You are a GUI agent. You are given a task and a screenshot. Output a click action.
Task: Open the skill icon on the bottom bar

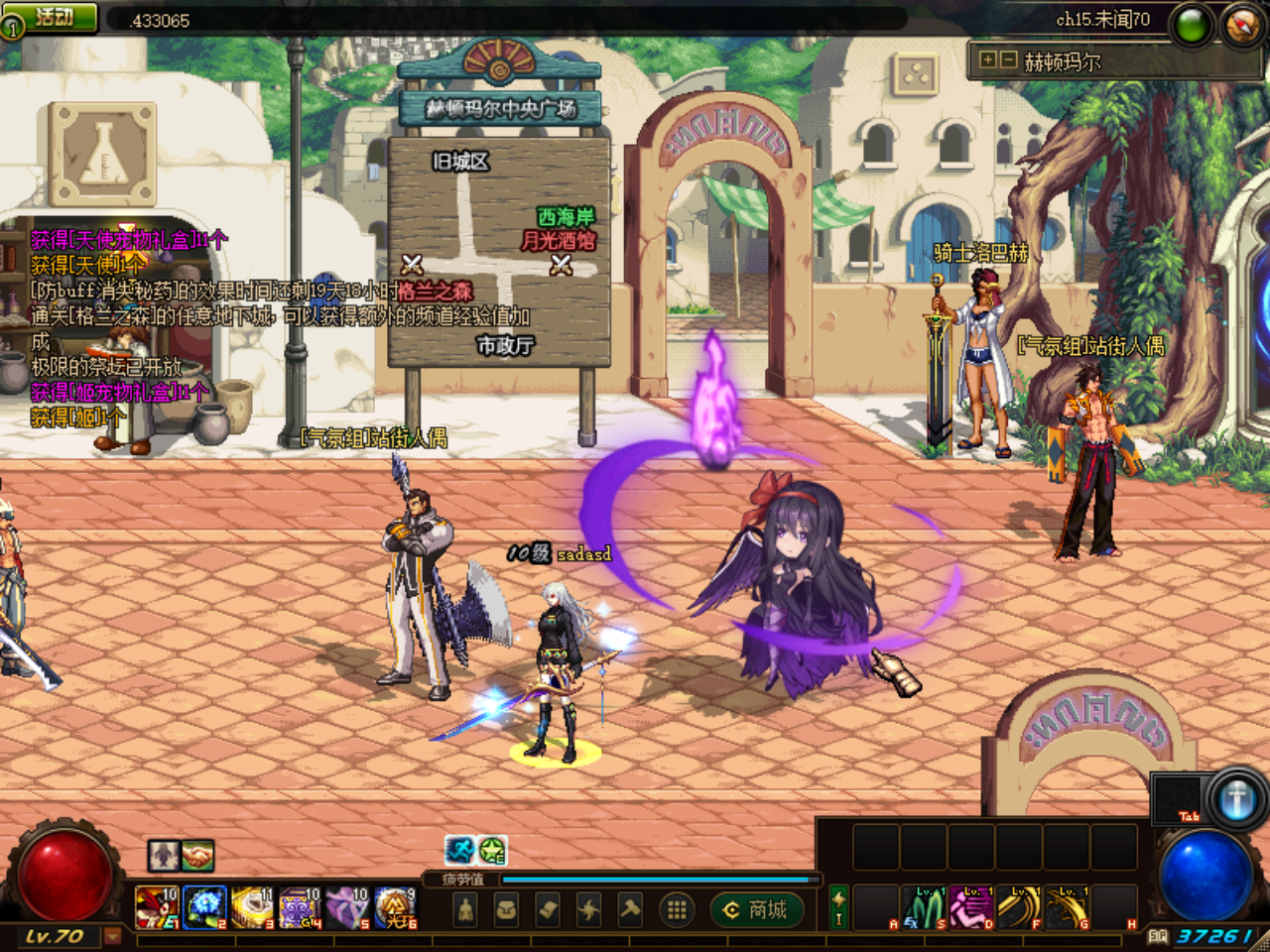tap(588, 907)
